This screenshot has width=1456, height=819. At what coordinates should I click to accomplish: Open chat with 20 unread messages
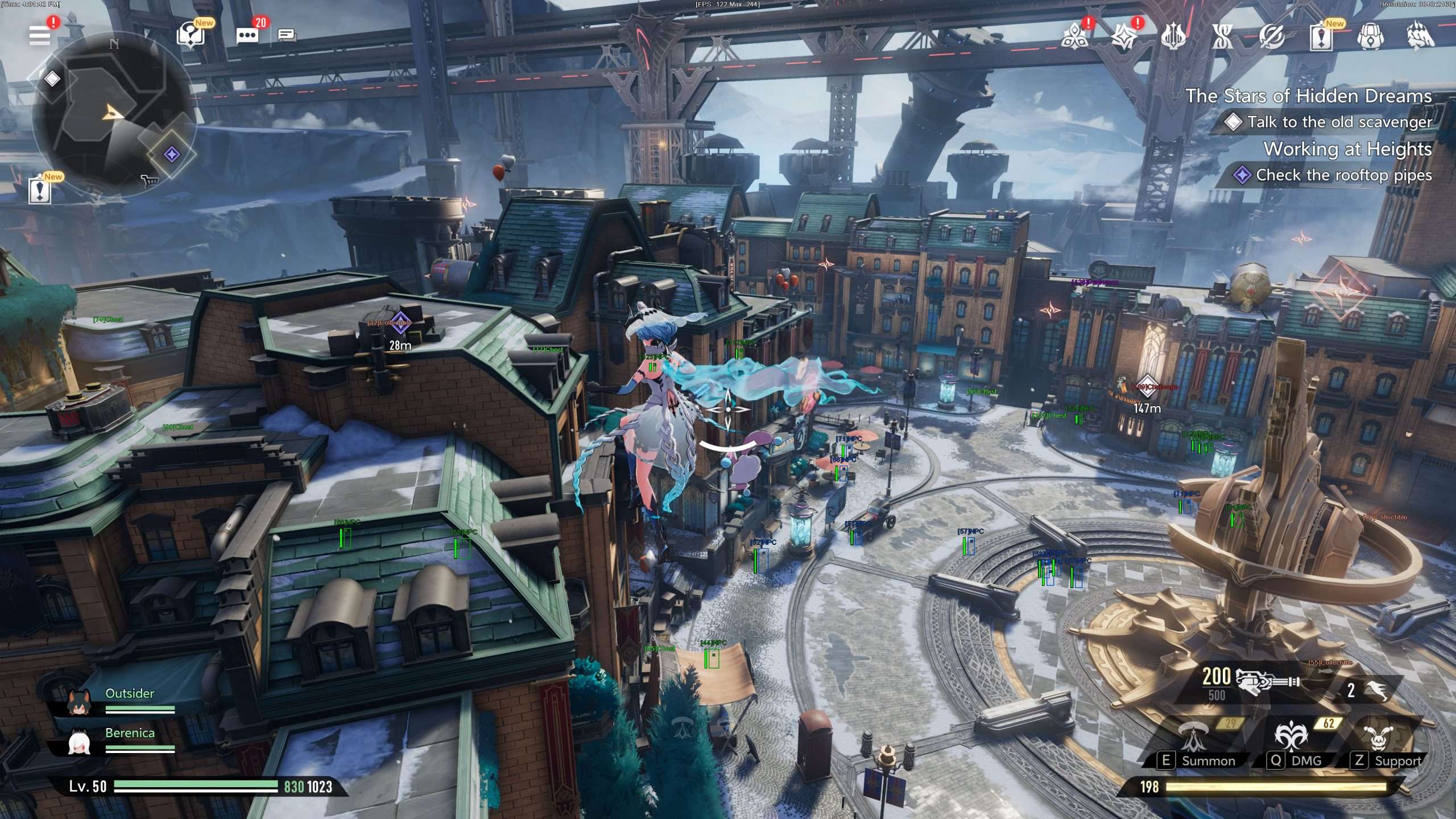pyautogui.click(x=247, y=35)
